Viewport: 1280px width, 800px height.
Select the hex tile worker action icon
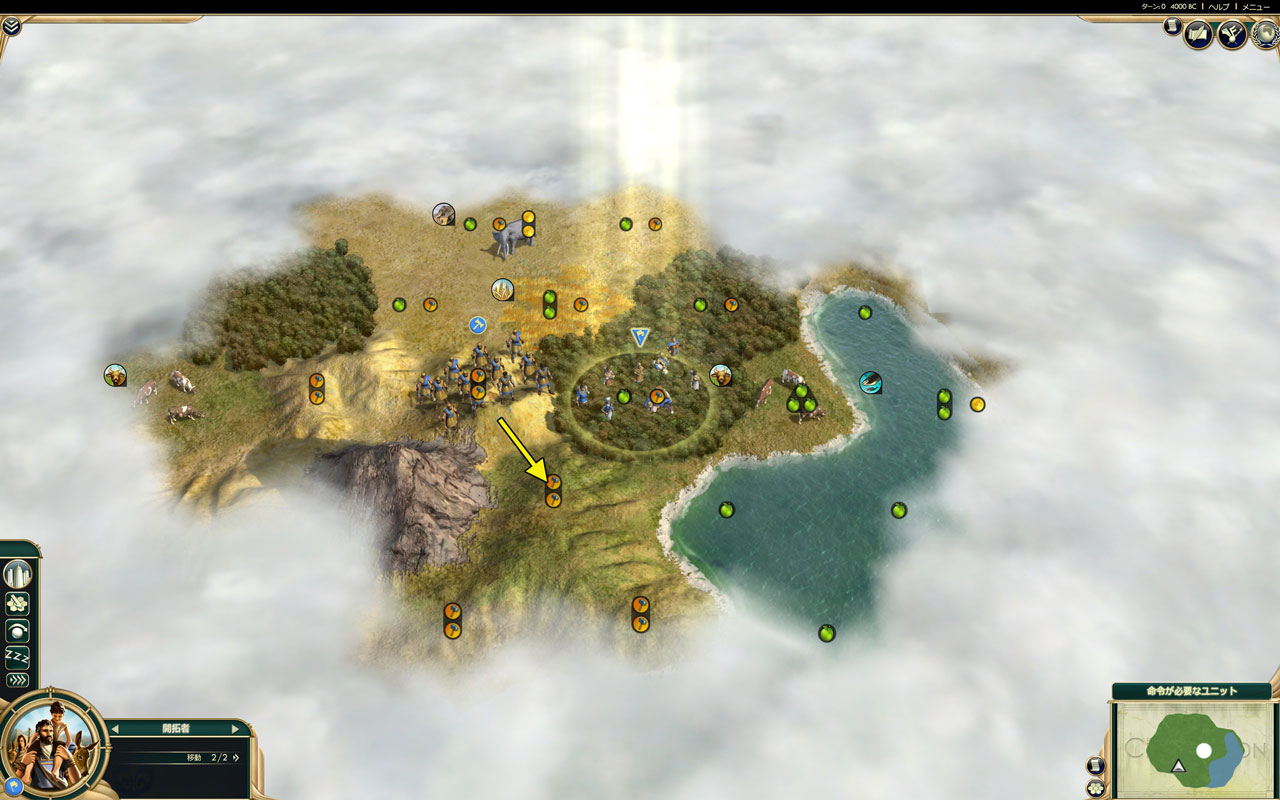click(x=18, y=604)
